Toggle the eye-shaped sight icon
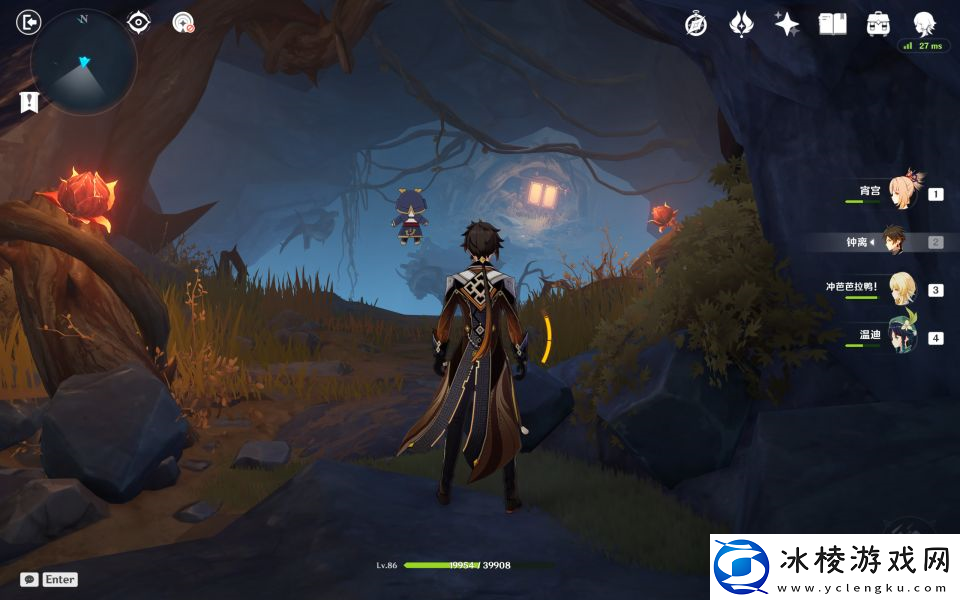This screenshot has height=600, width=960. 138,22
